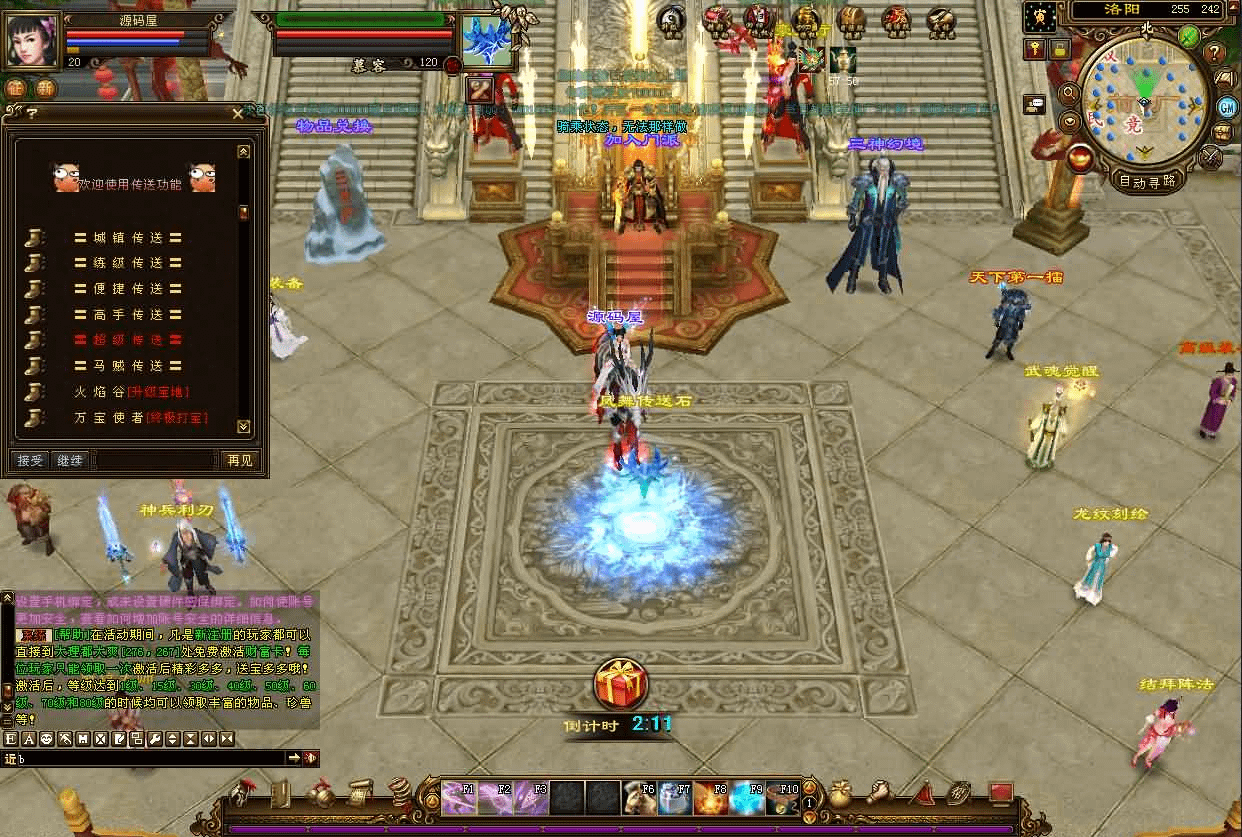Click the GM button beside the minimap
The height and width of the screenshot is (837, 1242).
1227,106
